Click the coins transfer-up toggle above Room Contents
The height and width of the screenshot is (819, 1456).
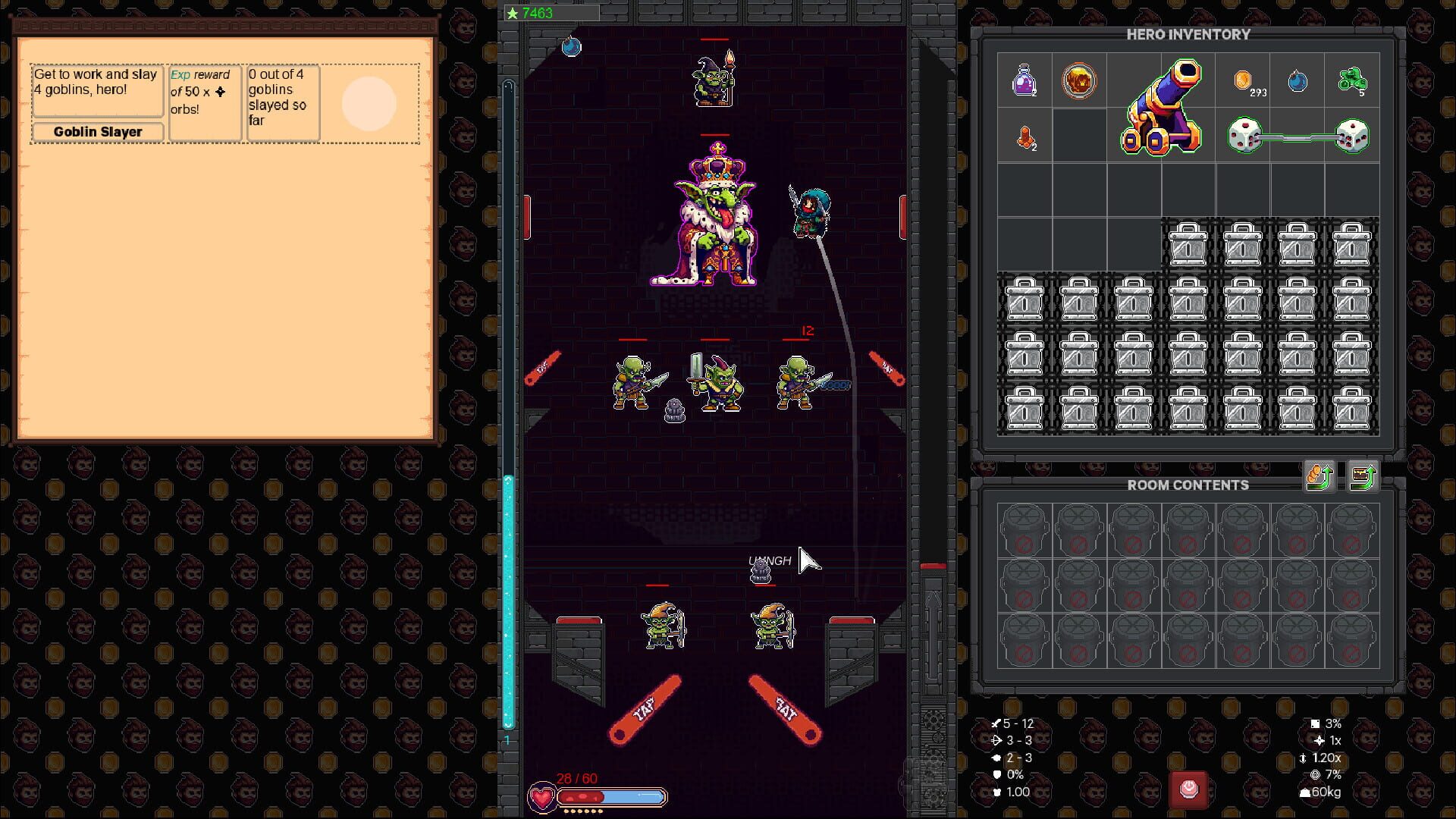1317,476
